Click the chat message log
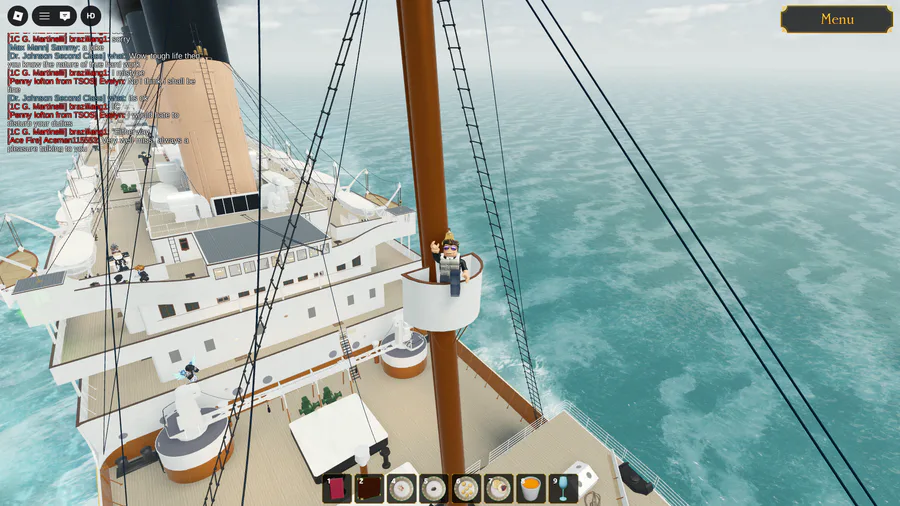This screenshot has height=506, width=900. coord(100,92)
